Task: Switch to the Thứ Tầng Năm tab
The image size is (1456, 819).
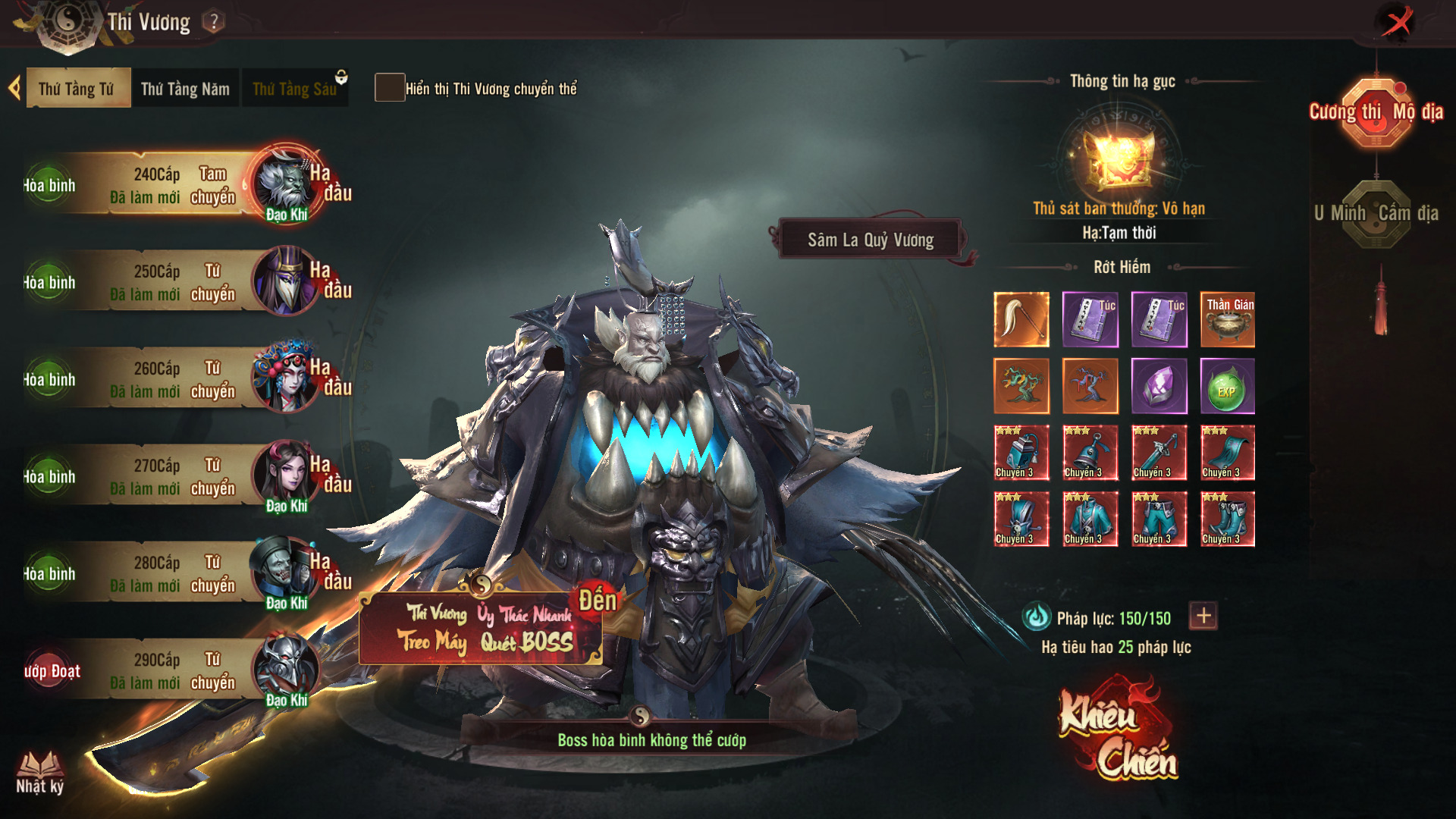Action: [185, 89]
